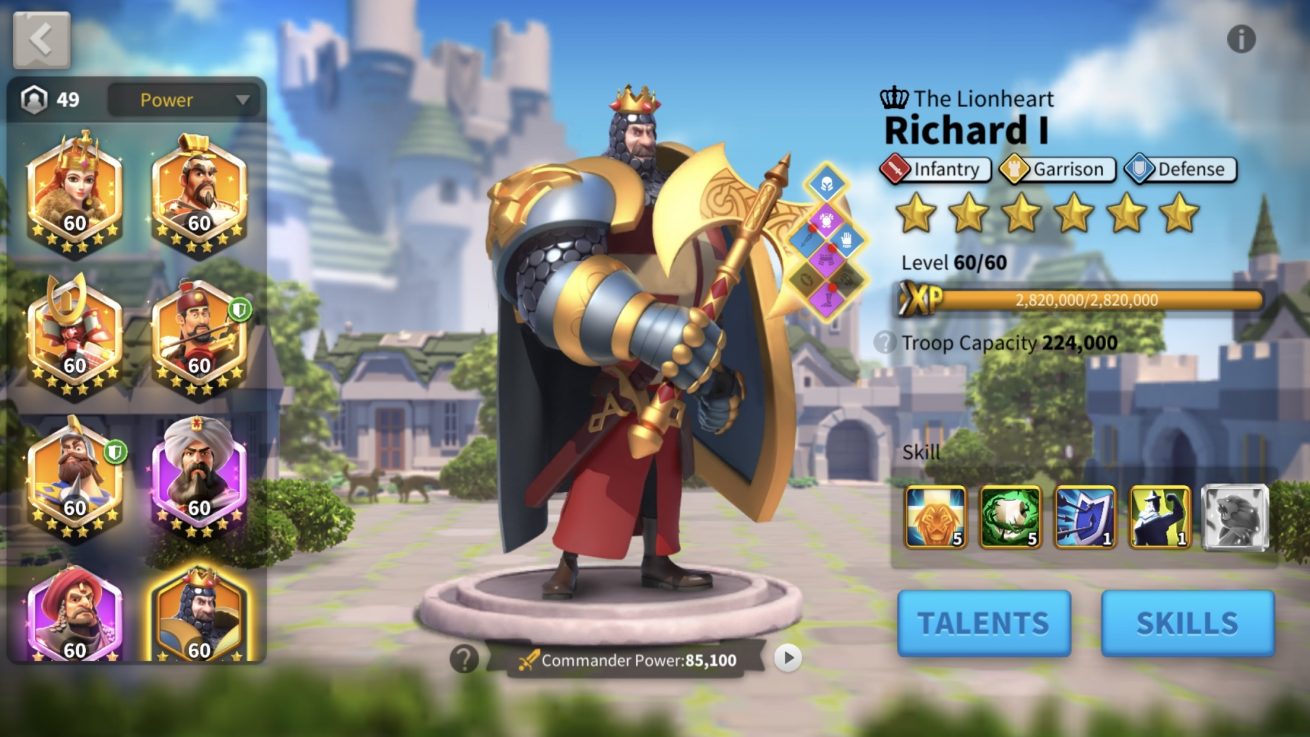This screenshot has height=737, width=1310.
Task: Click the help icon beside Commander Power
Action: click(463, 658)
